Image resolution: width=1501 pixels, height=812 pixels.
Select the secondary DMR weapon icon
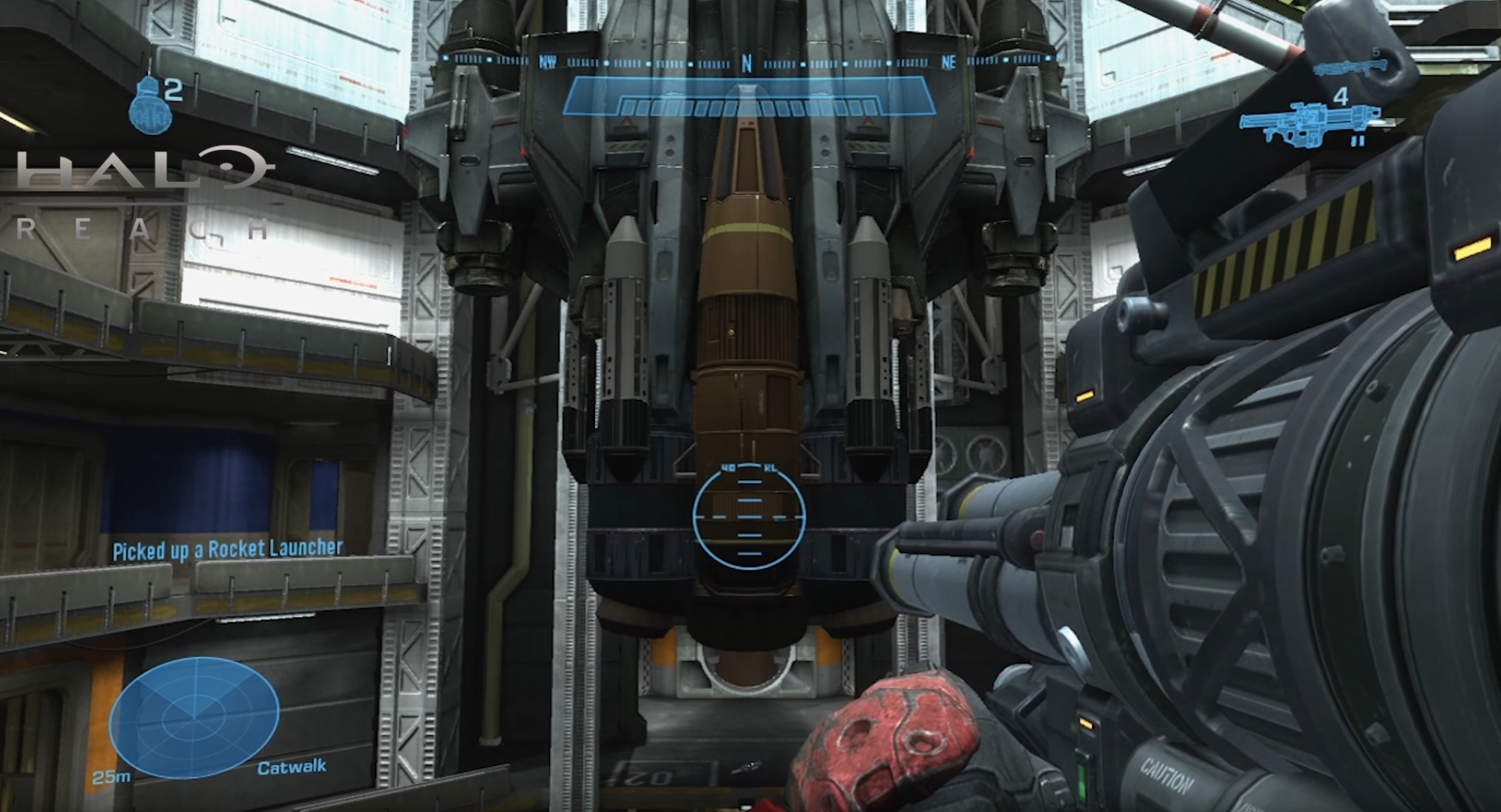[1351, 69]
